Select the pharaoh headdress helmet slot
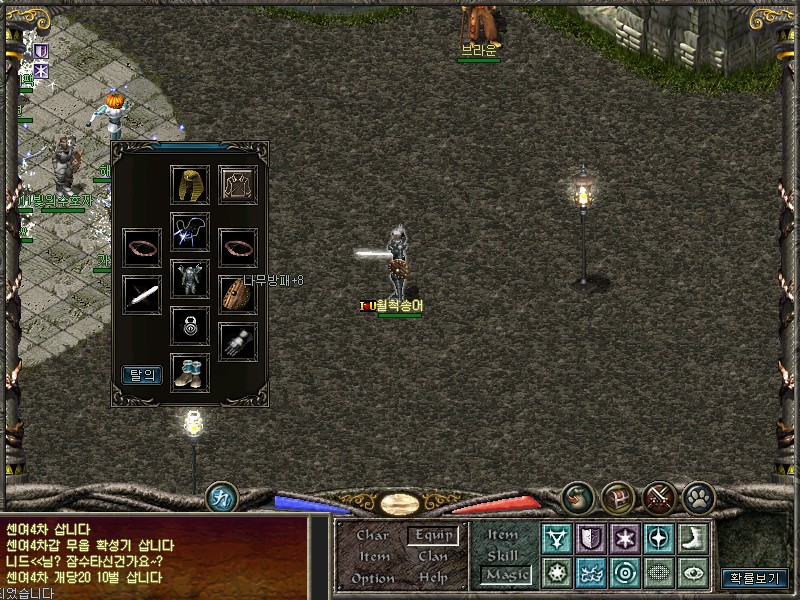The image size is (800, 600). [189, 185]
